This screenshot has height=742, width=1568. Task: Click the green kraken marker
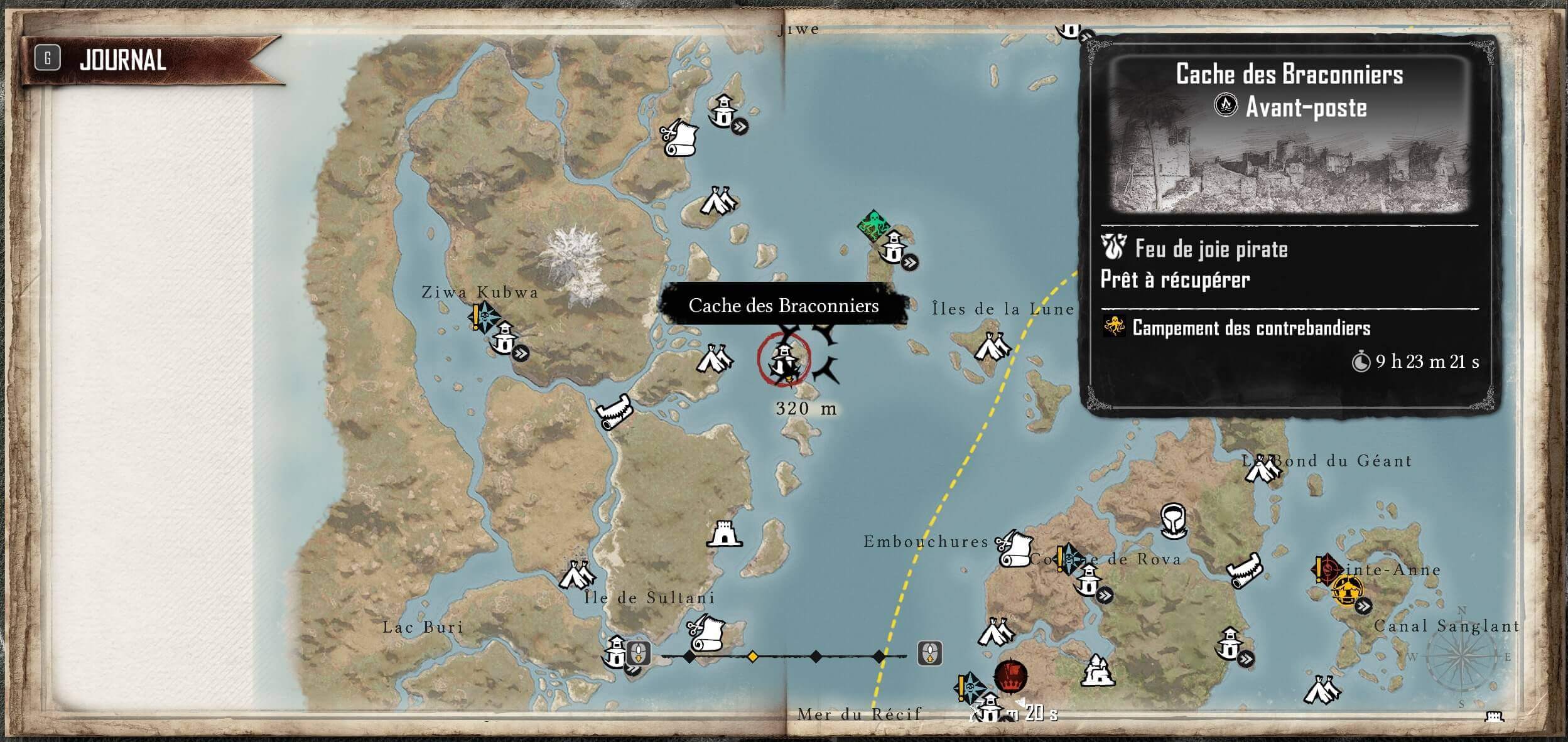pyautogui.click(x=873, y=225)
